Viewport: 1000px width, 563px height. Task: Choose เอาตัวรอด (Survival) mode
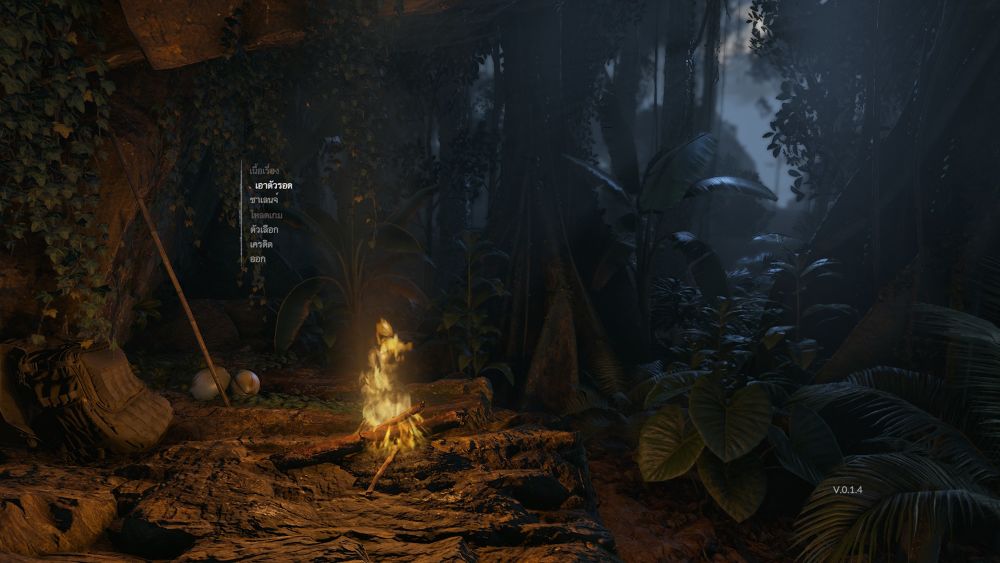point(272,186)
